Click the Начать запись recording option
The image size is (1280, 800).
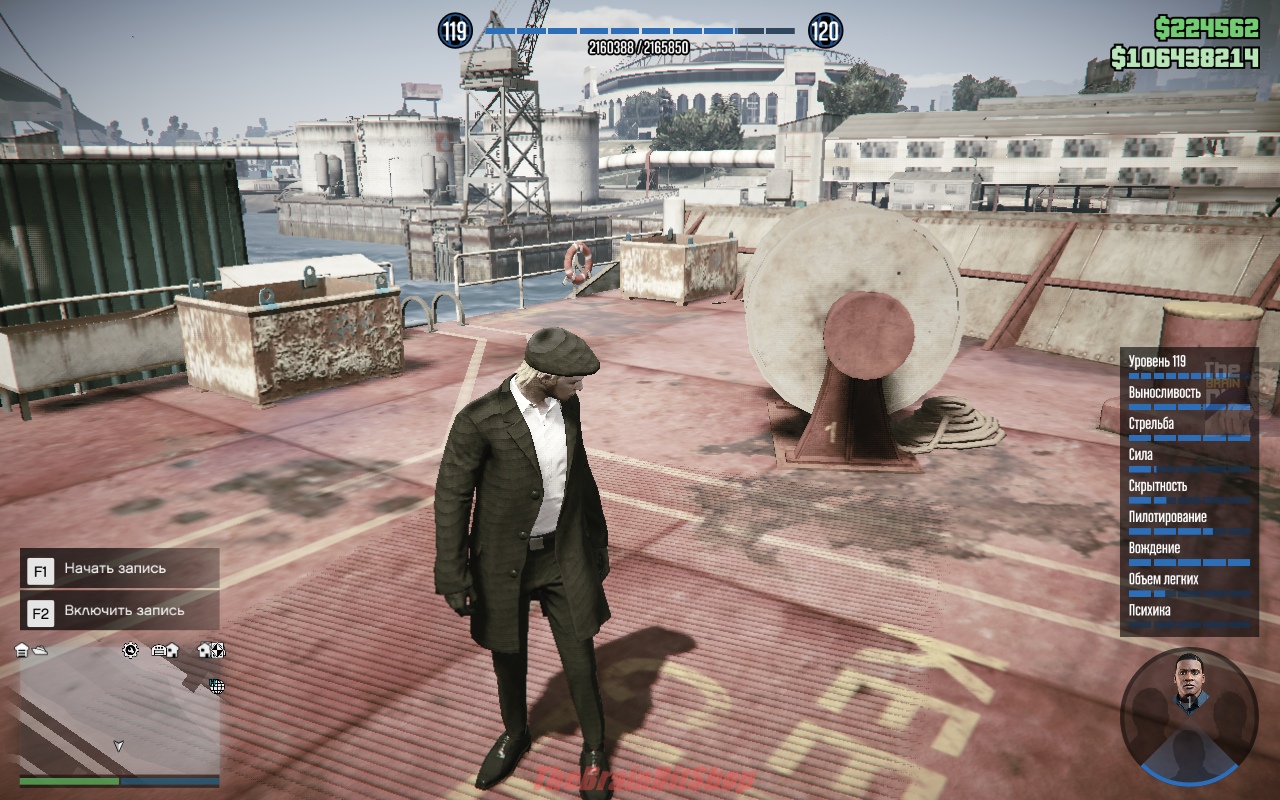[x=119, y=569]
